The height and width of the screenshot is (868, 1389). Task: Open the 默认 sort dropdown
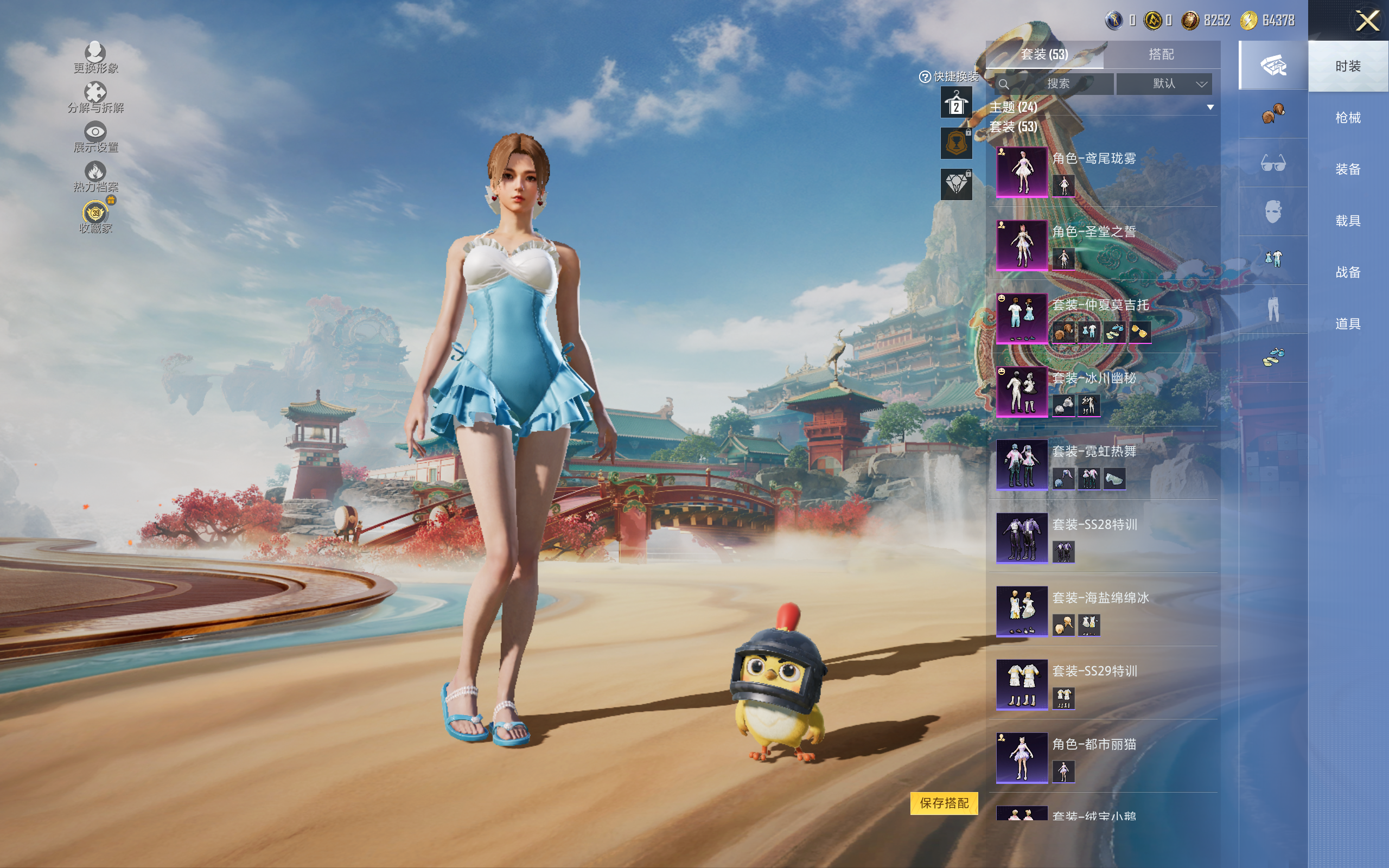click(1164, 84)
